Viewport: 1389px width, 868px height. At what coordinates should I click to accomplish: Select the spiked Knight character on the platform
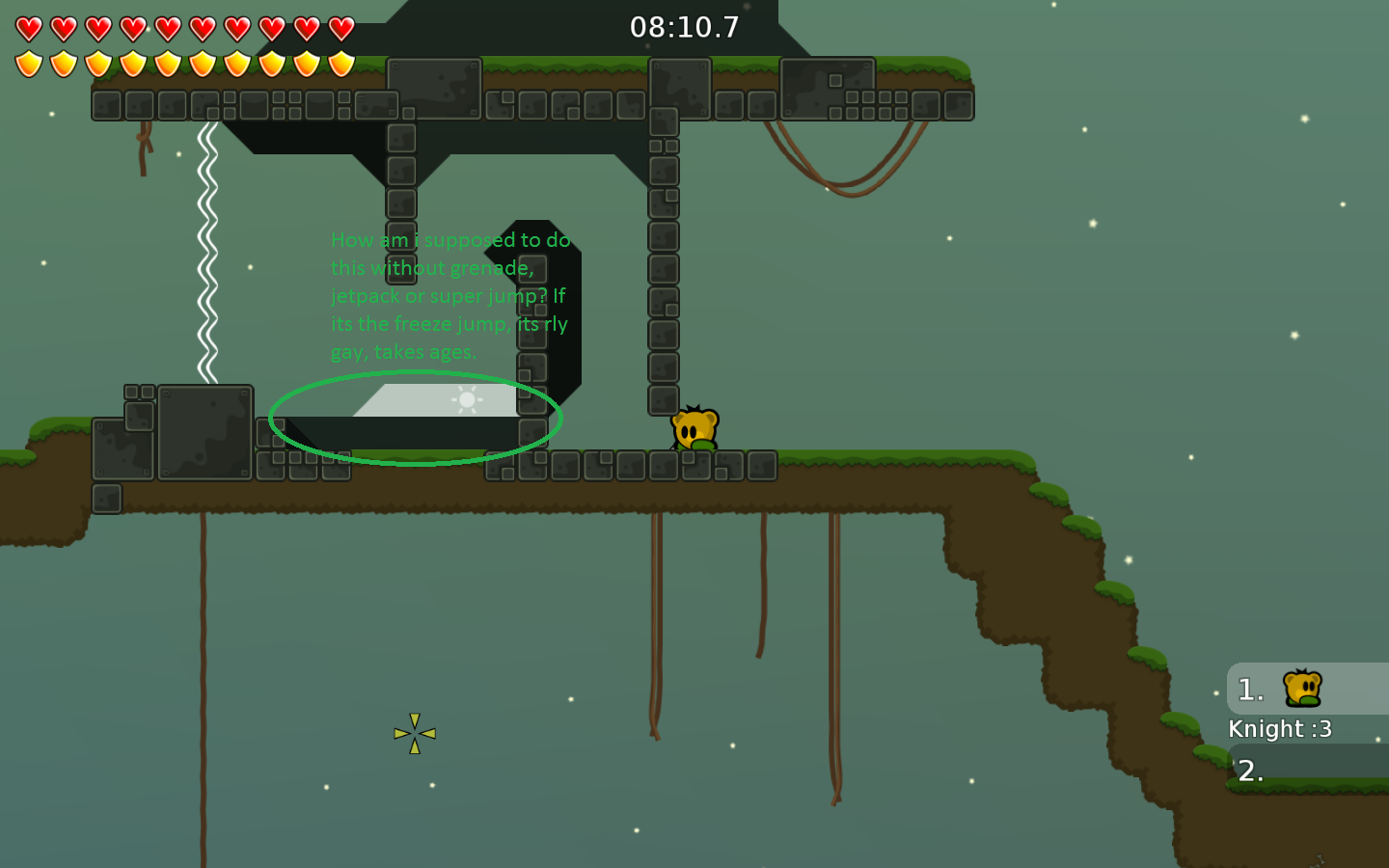[x=696, y=431]
